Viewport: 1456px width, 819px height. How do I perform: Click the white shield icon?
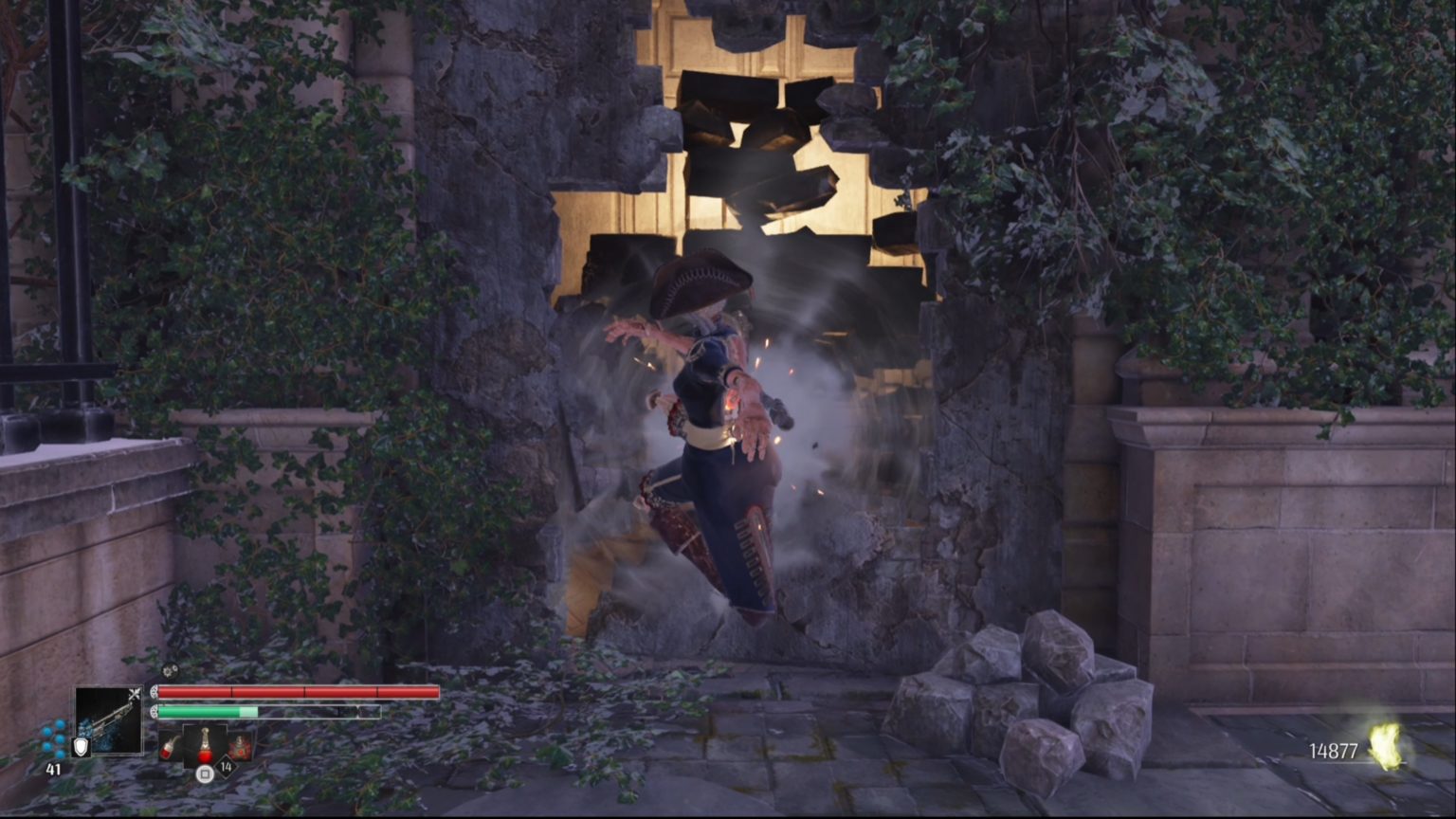(x=81, y=747)
